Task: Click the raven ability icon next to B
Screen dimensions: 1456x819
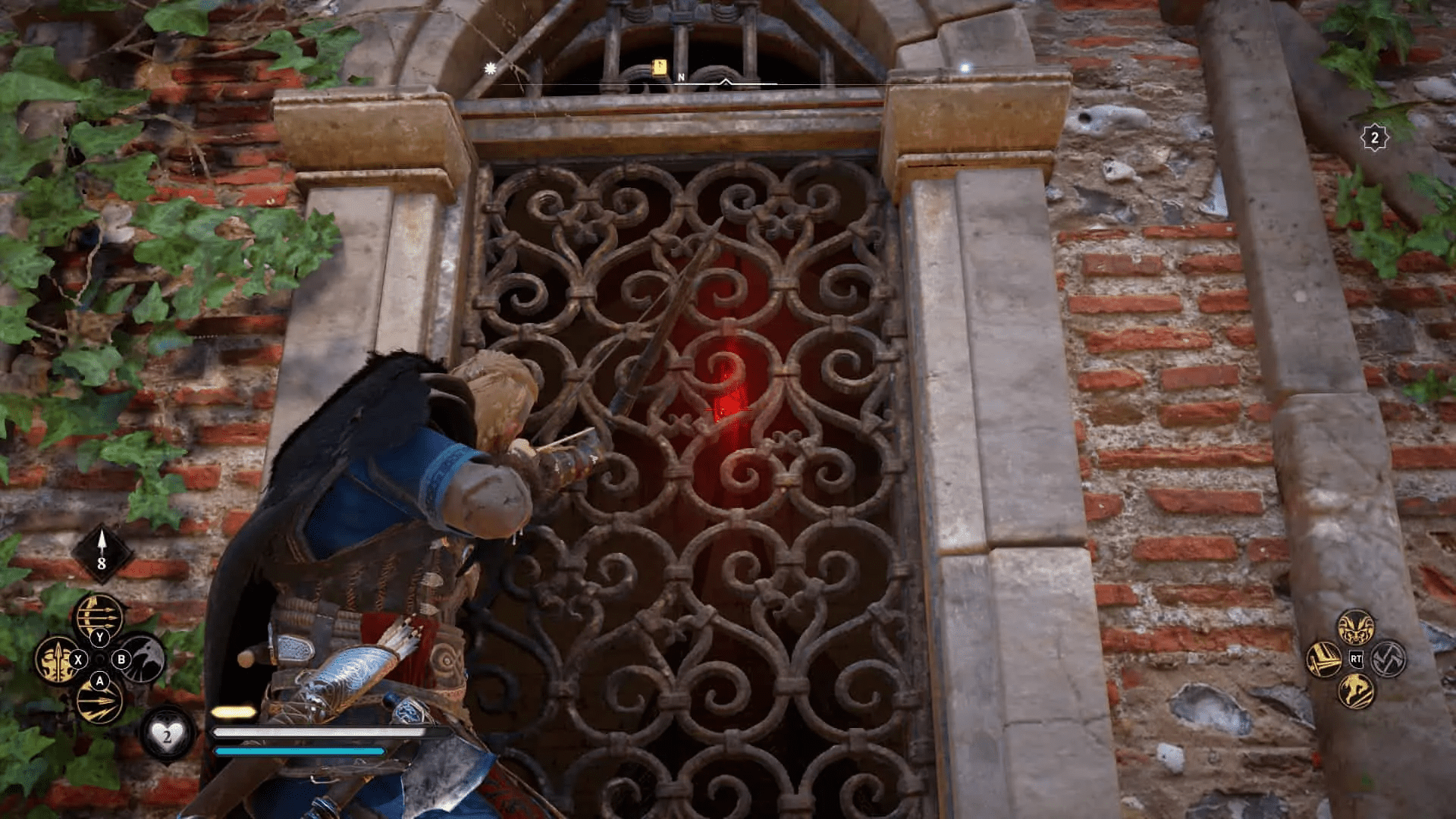Action: (x=143, y=658)
